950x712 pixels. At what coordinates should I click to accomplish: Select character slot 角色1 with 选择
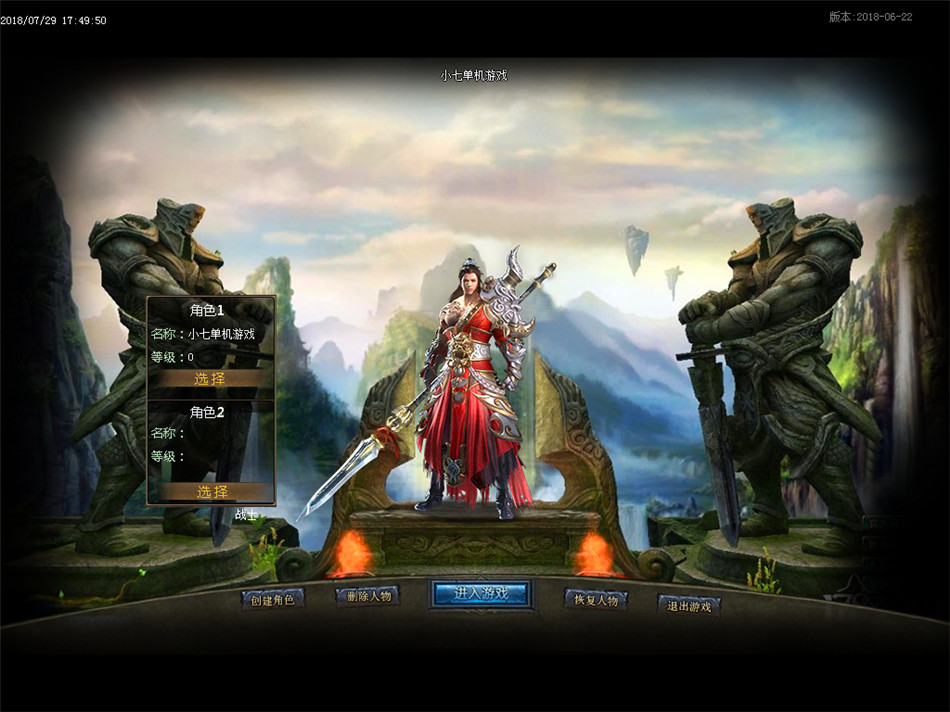(211, 379)
